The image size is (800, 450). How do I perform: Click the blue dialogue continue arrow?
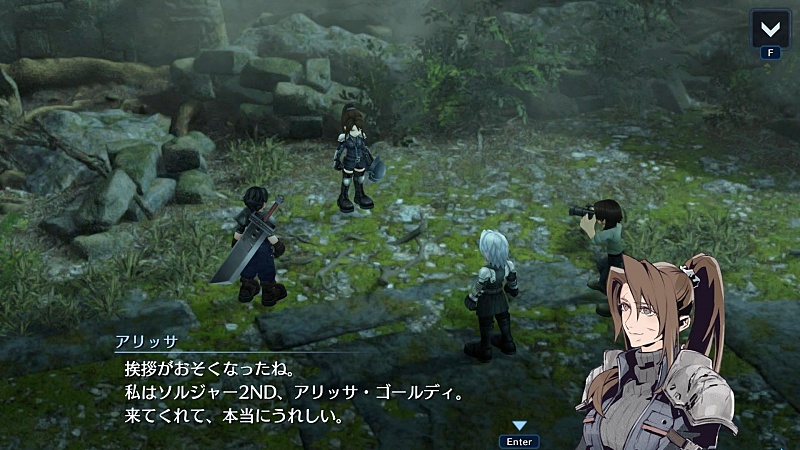519,426
